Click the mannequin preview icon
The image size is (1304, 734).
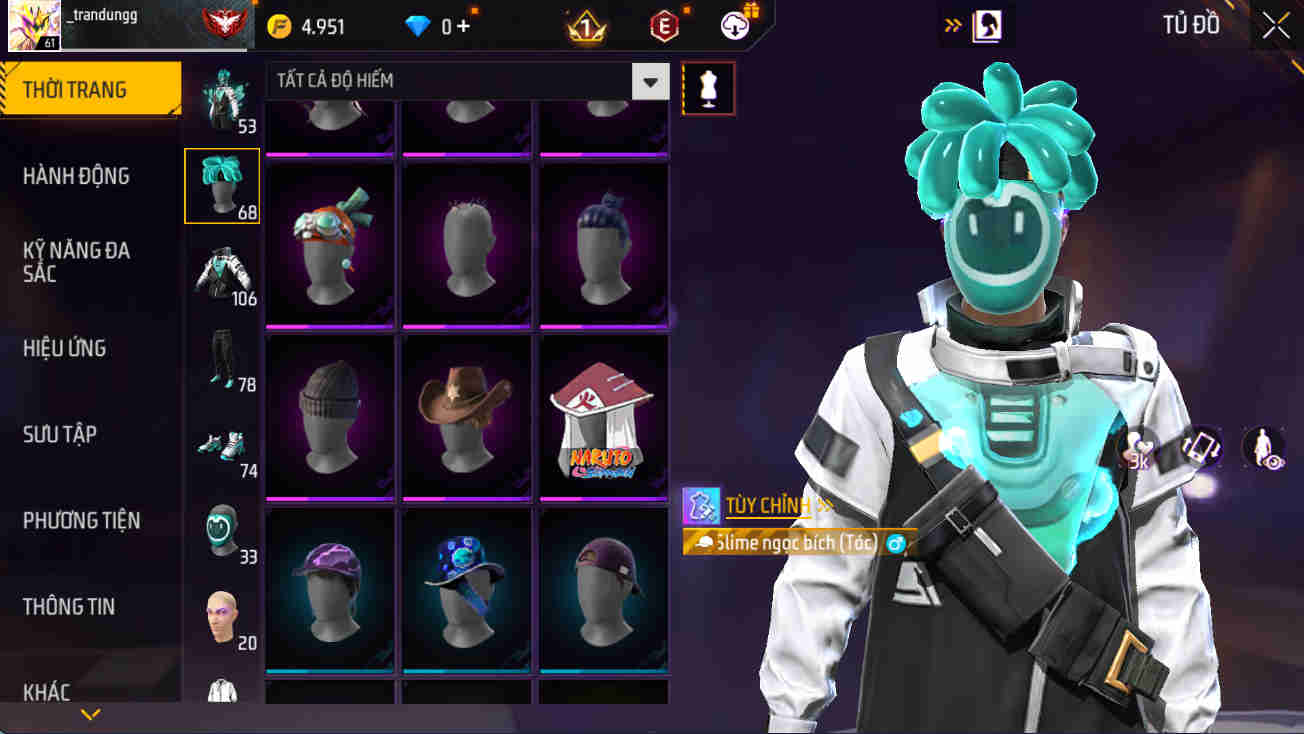(x=708, y=88)
